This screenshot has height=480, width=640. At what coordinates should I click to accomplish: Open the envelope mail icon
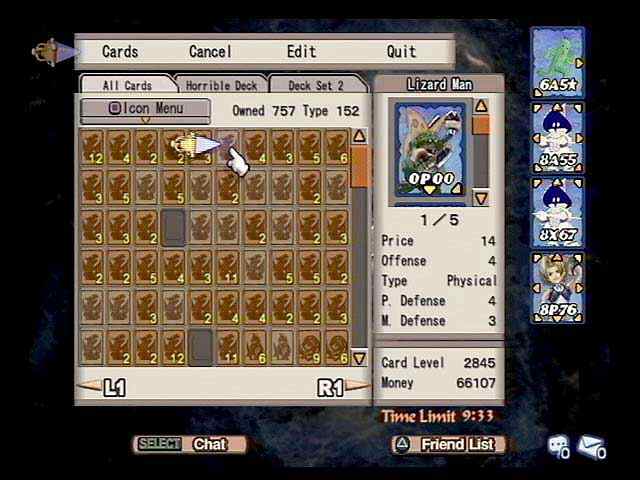pos(591,446)
